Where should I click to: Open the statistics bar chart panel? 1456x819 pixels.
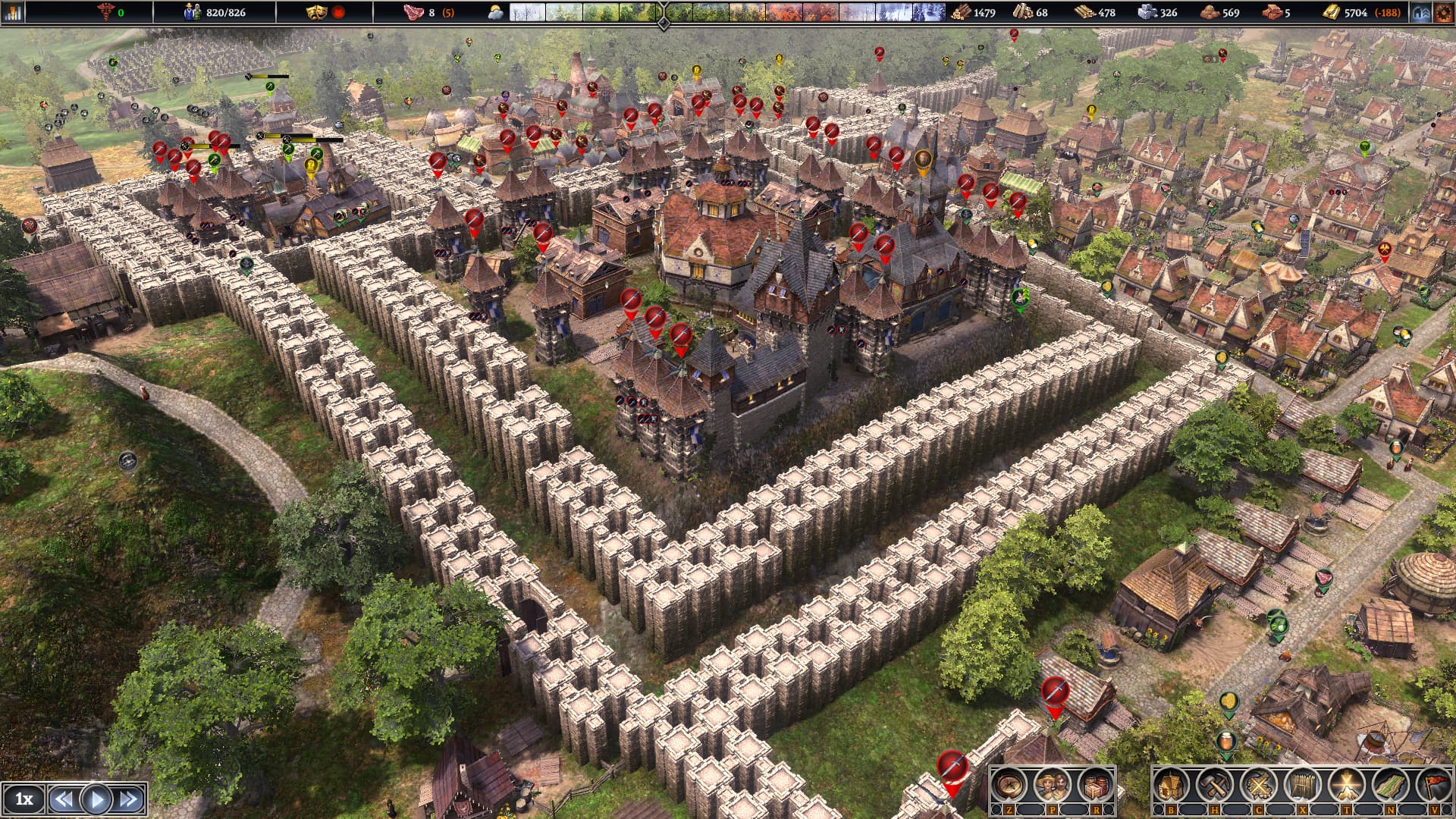tap(14, 12)
